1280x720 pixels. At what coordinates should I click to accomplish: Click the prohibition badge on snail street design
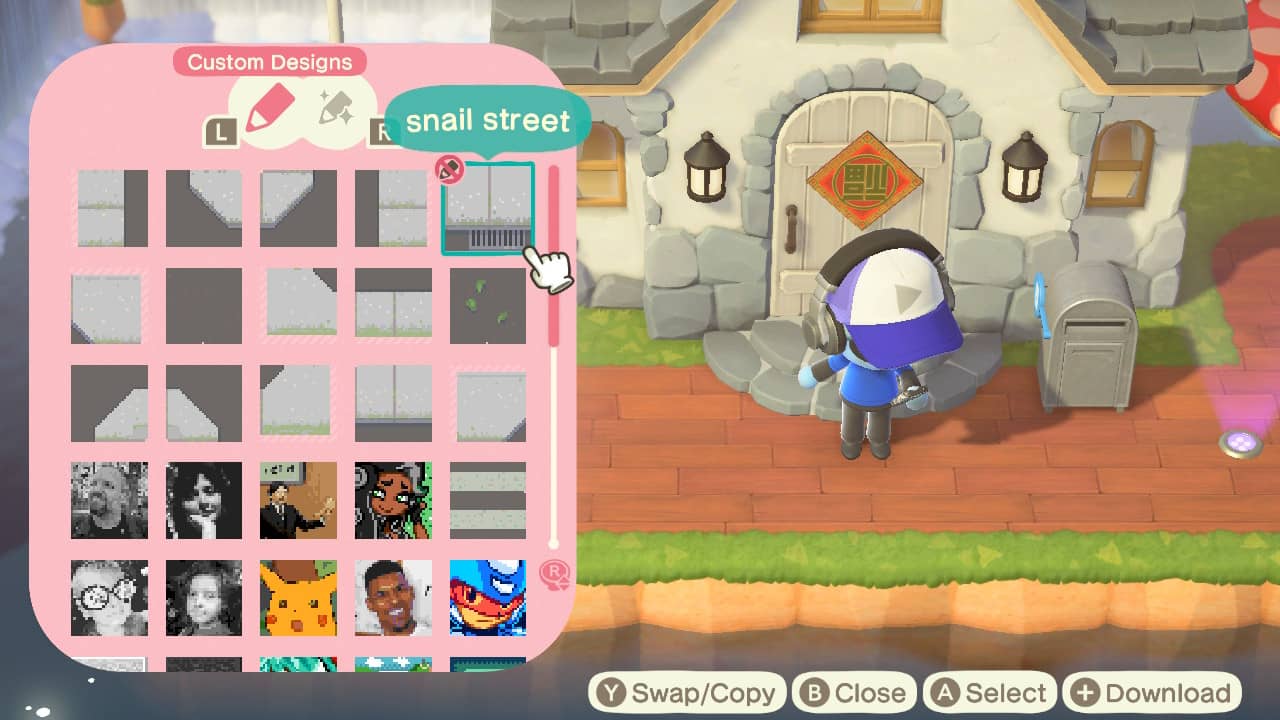(x=449, y=171)
